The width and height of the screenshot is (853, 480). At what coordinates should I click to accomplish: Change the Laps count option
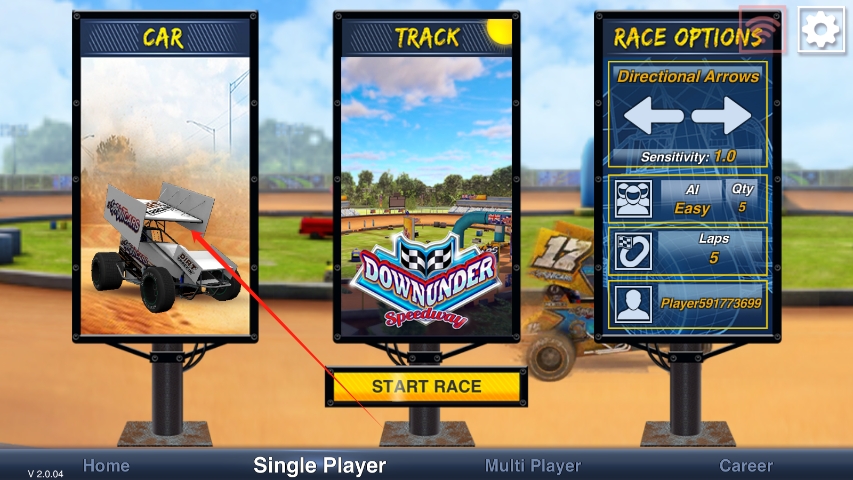[x=687, y=249]
